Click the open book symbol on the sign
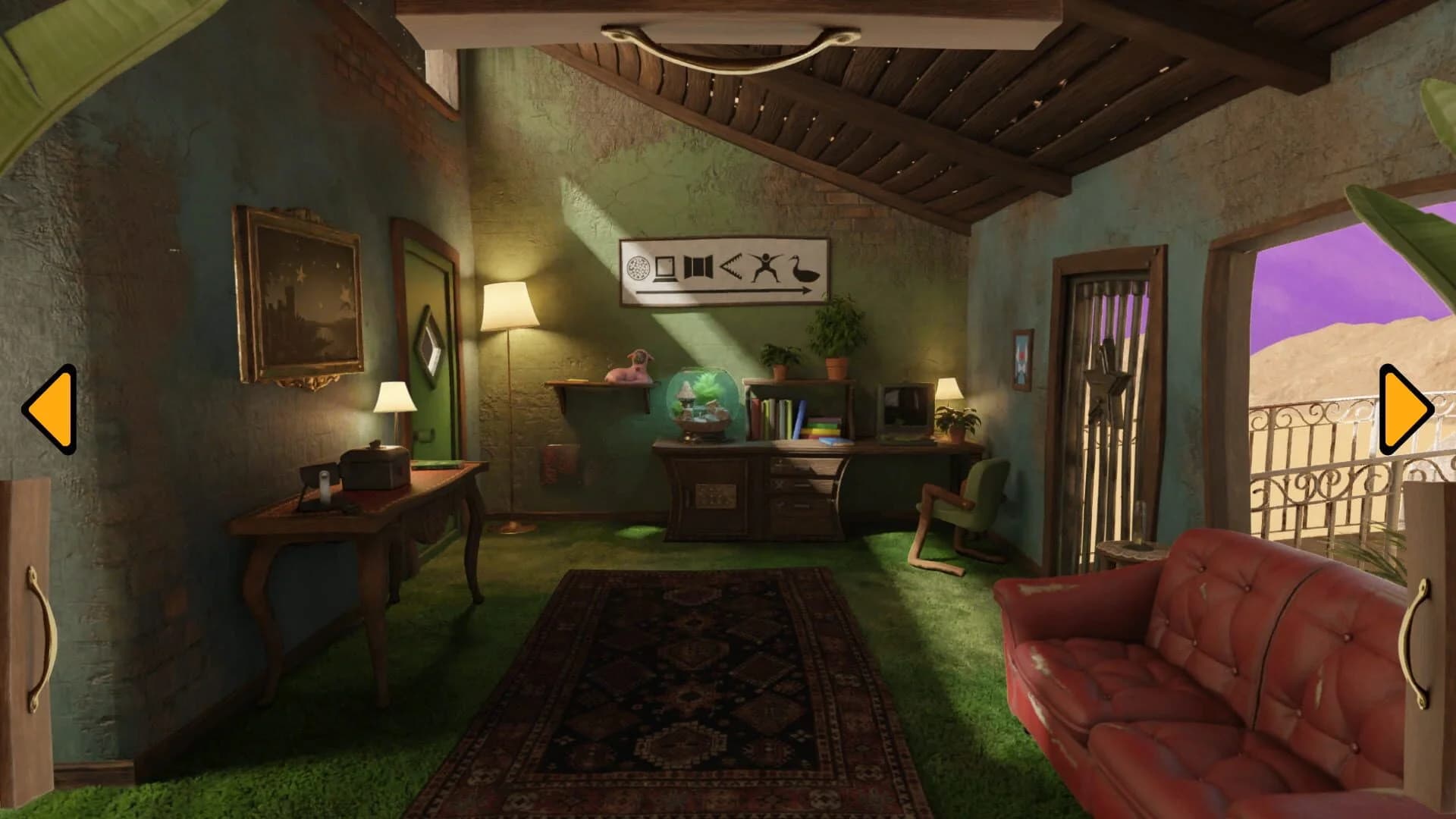This screenshot has height=819, width=1456. click(698, 267)
